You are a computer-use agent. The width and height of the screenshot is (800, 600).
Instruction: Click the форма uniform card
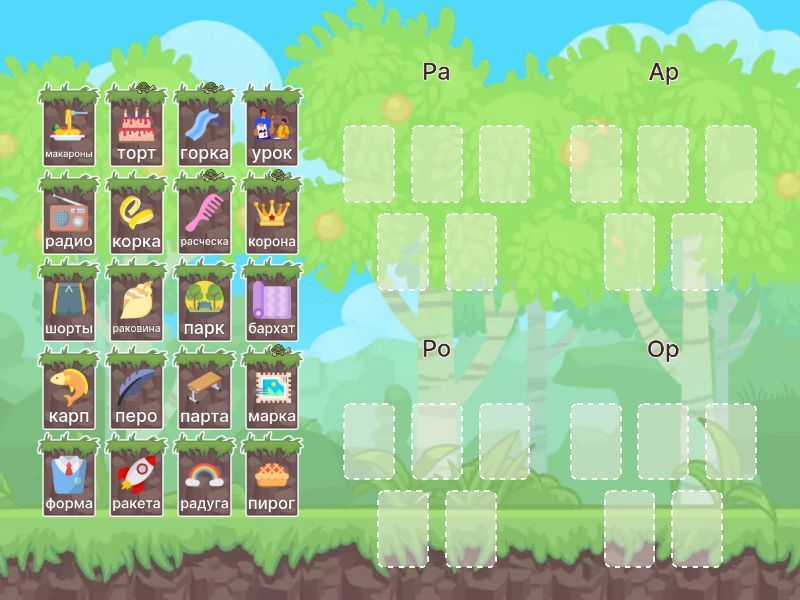pos(69,479)
